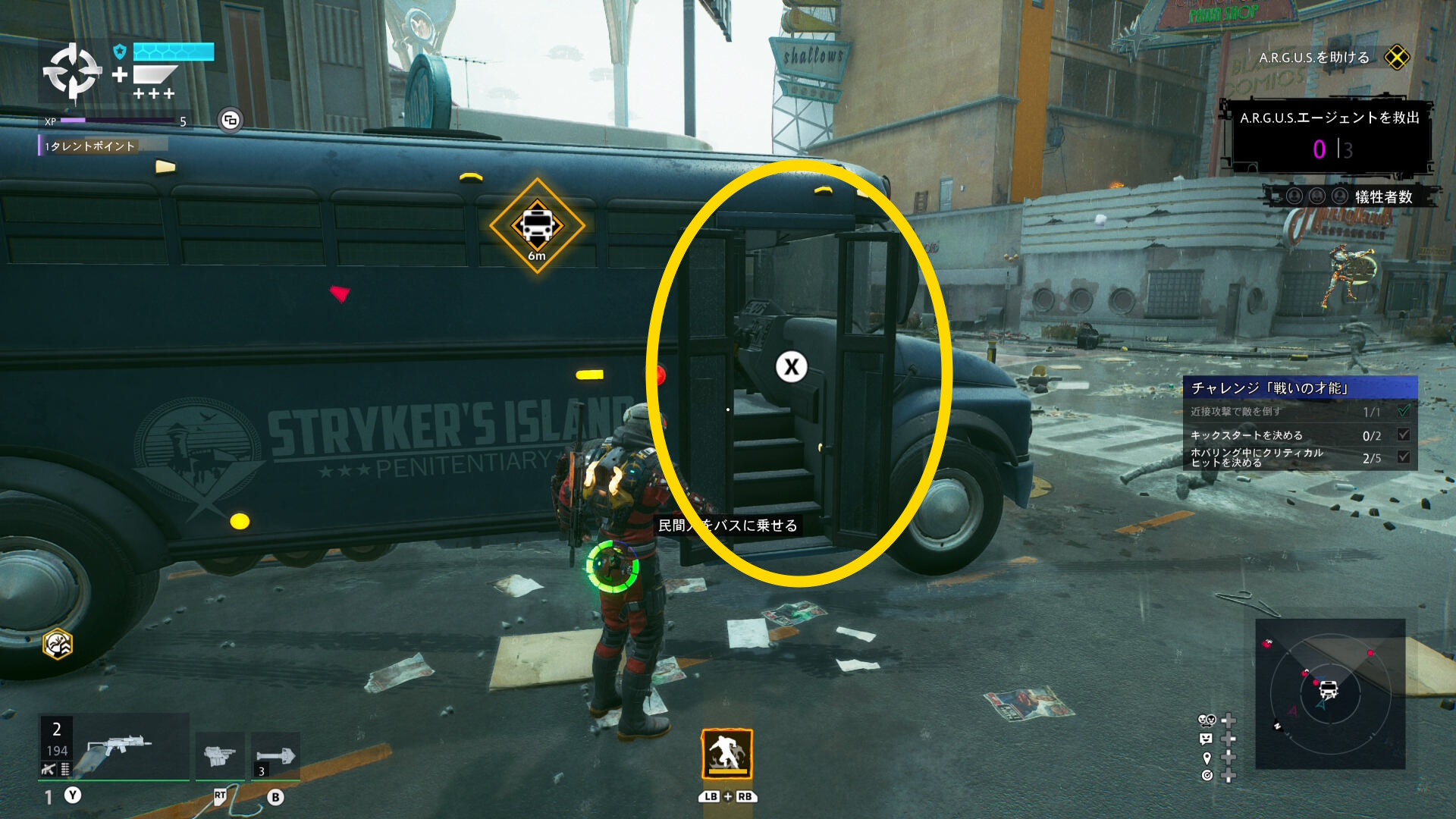1456x819 pixels.
Task: Click the yellow hexagon icon above the weapons
Action: point(58,645)
